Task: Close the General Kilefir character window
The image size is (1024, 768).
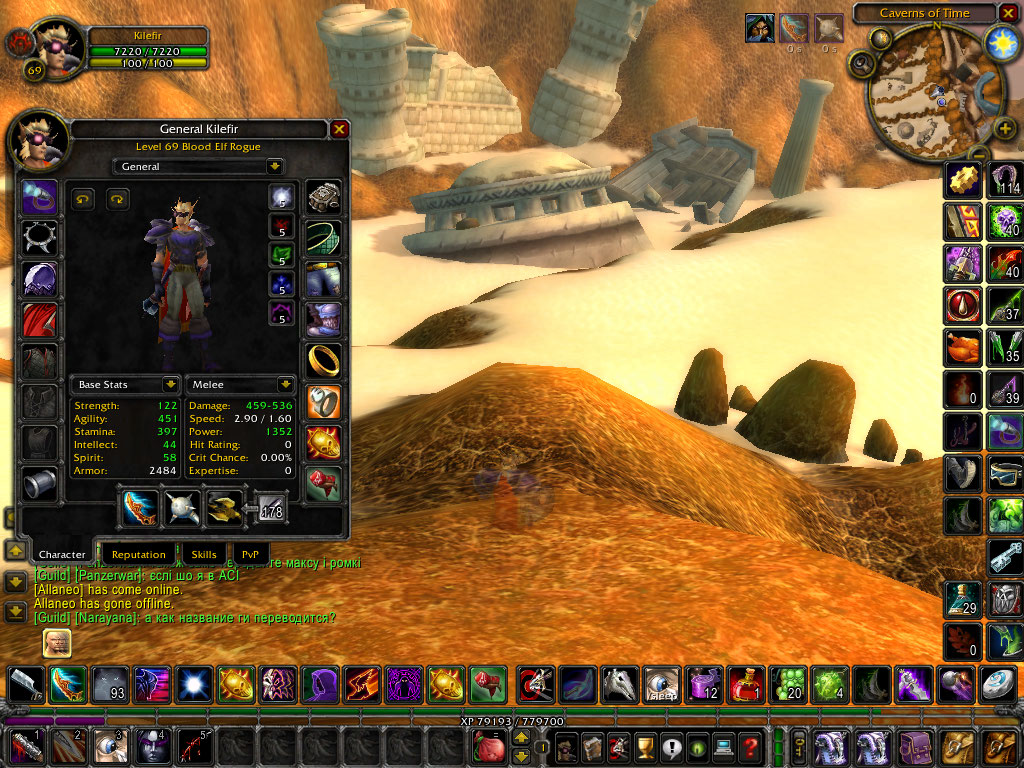Action: point(339,129)
